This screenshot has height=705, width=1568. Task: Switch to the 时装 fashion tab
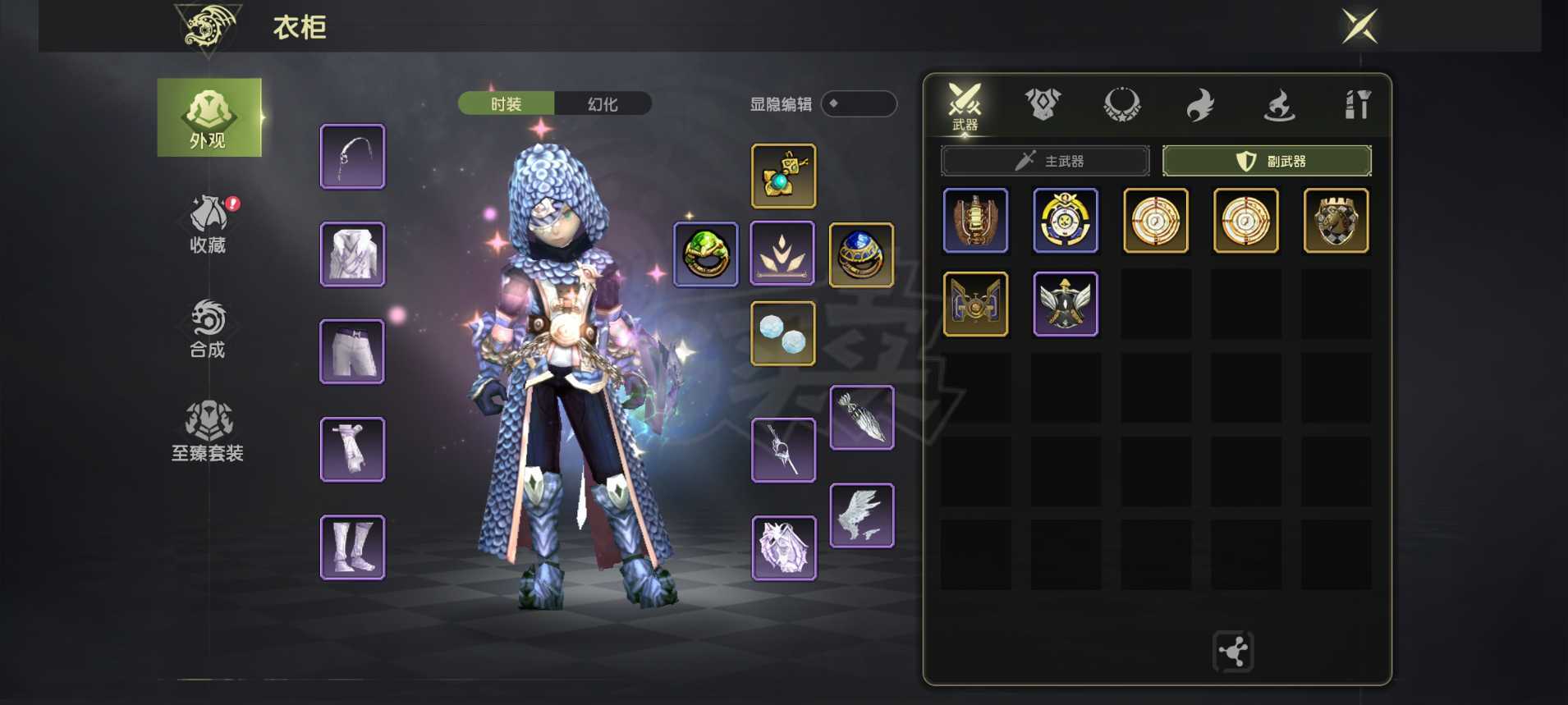tap(506, 104)
